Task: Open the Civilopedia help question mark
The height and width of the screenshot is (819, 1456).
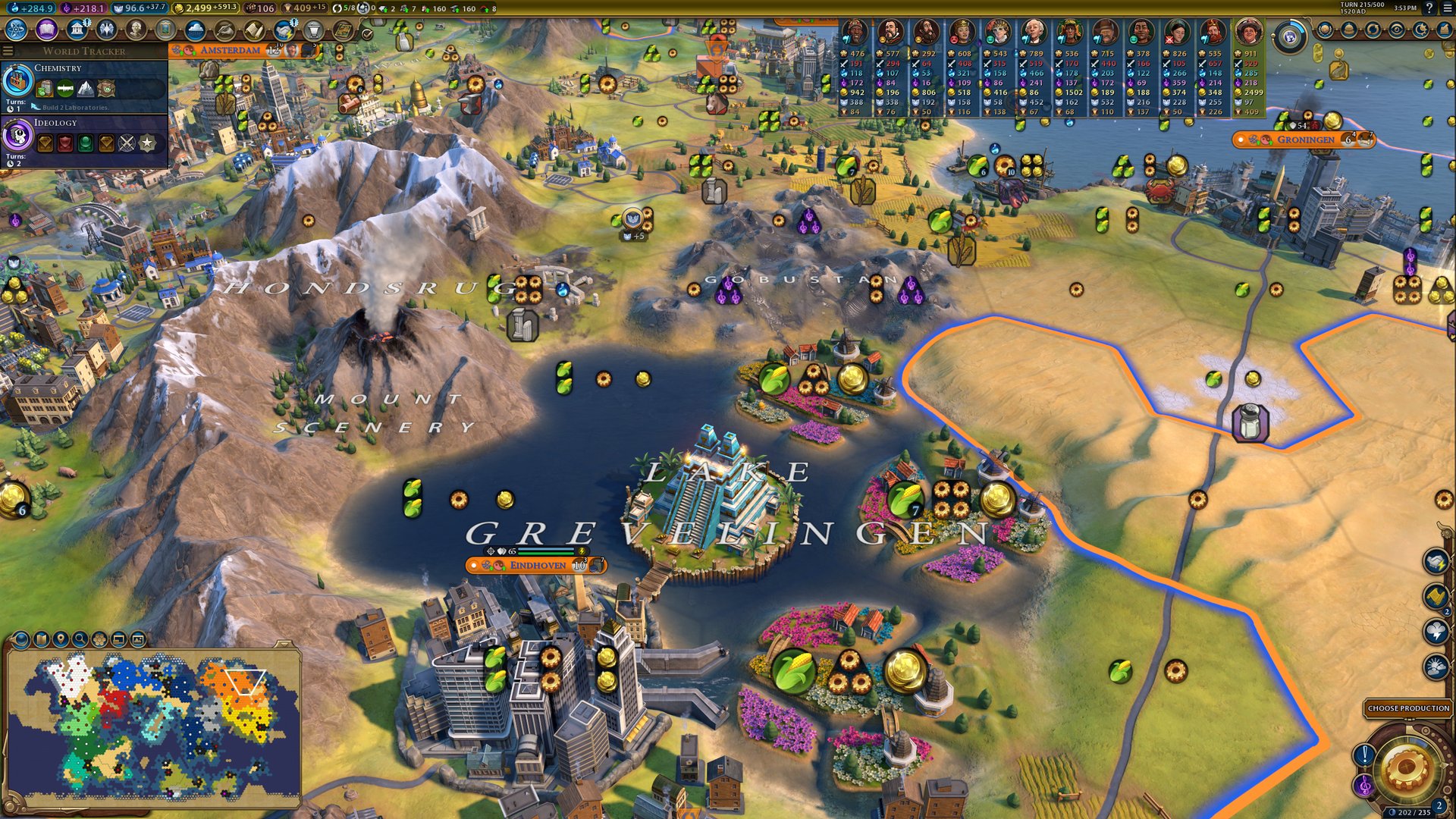Action: tap(1429, 8)
